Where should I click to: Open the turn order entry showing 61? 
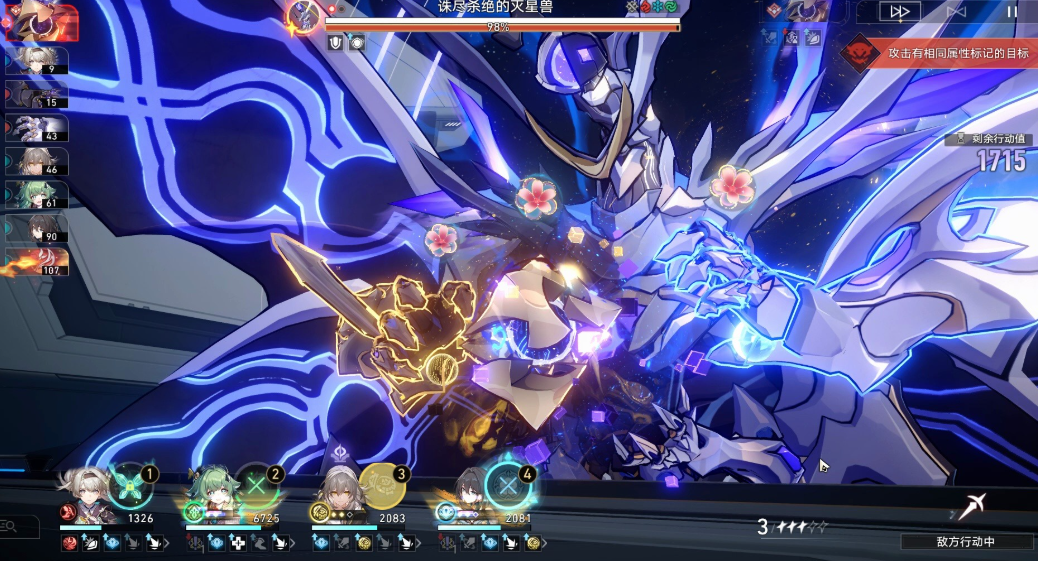click(37, 194)
